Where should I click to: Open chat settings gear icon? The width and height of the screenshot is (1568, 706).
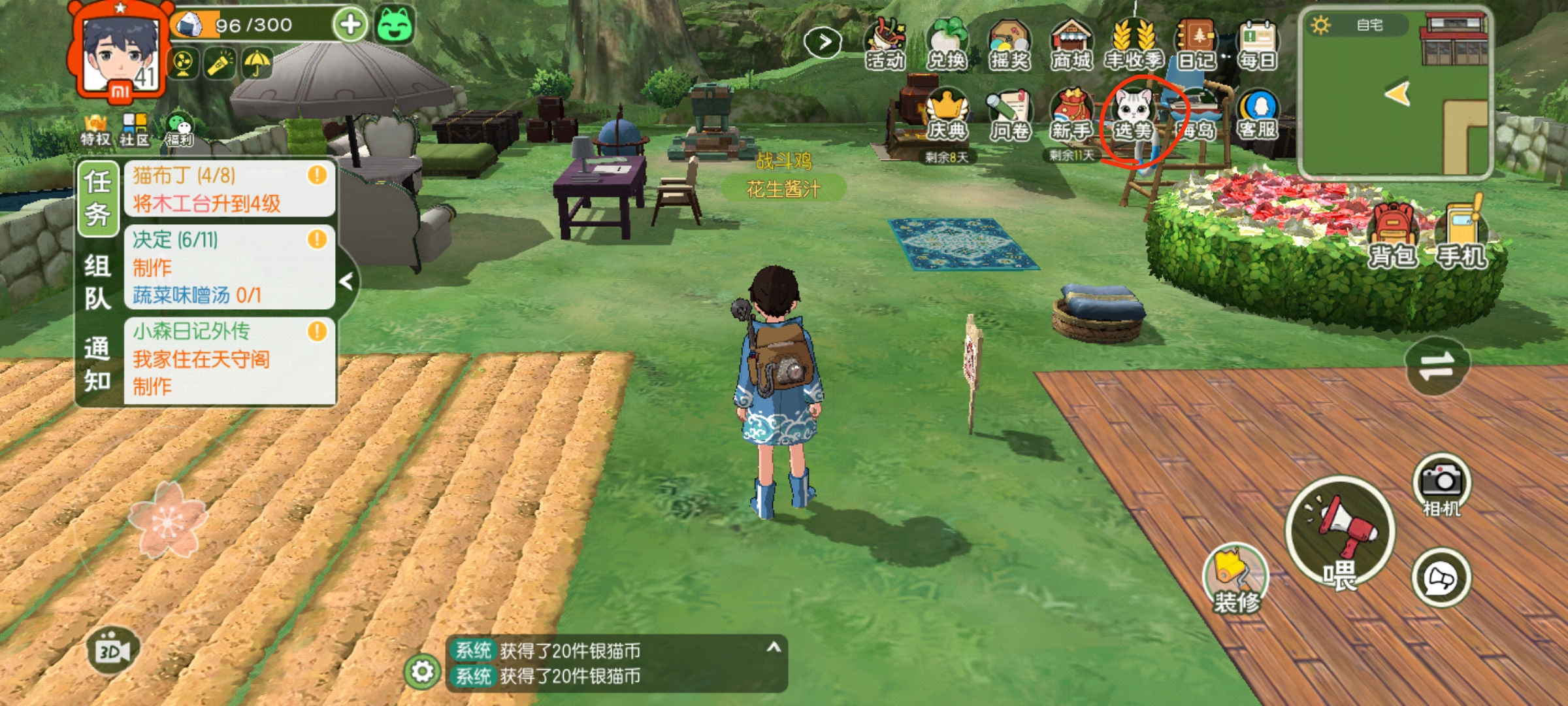tap(422, 671)
